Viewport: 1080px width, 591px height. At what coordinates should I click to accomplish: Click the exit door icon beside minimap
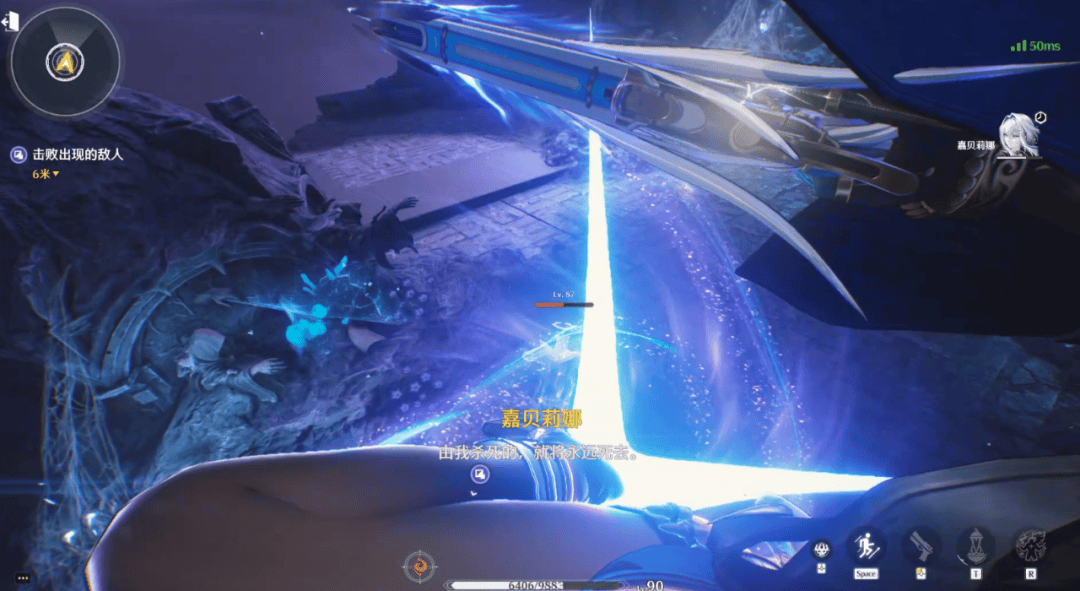12,23
